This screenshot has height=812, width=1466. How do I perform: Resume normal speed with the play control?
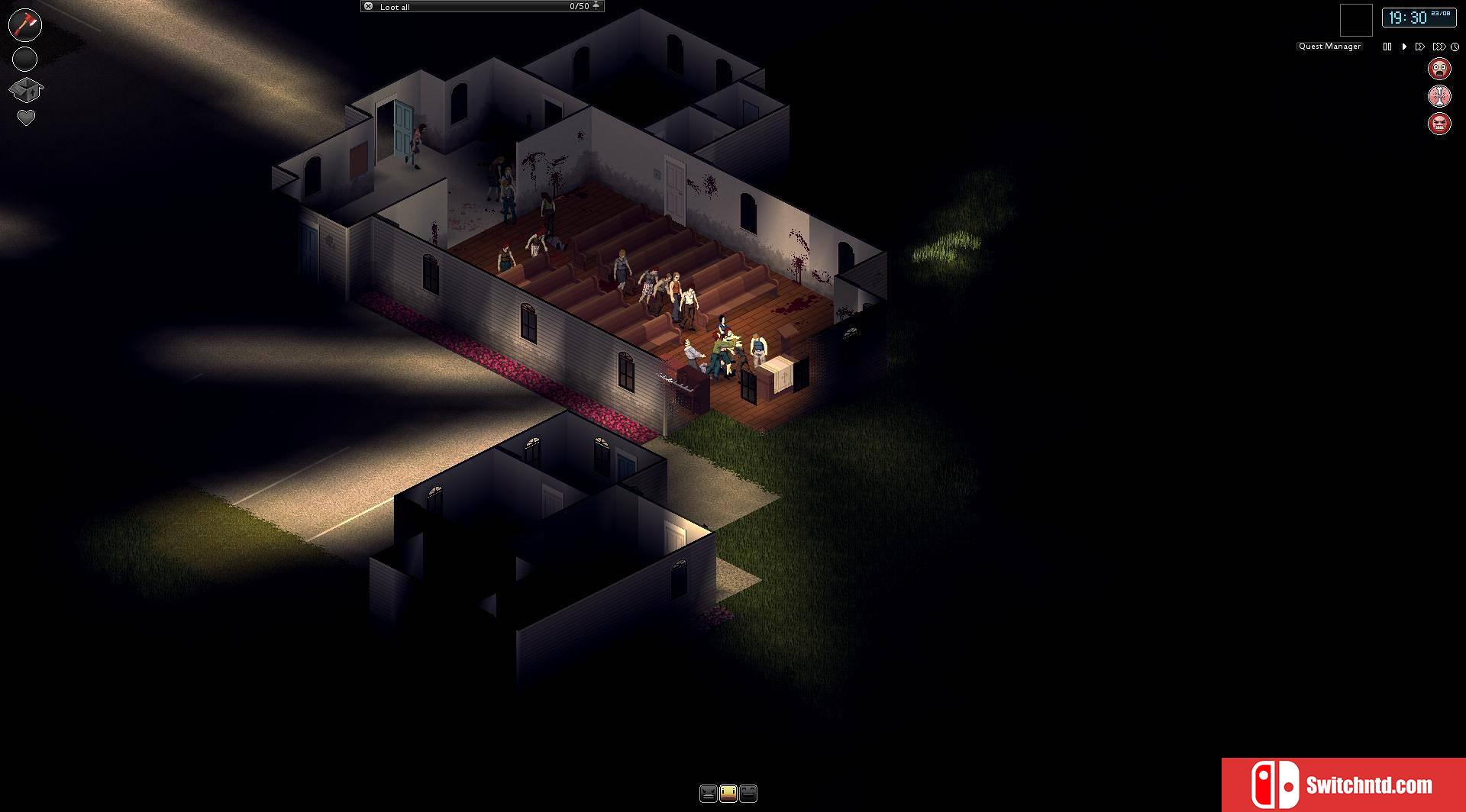coord(1403,47)
